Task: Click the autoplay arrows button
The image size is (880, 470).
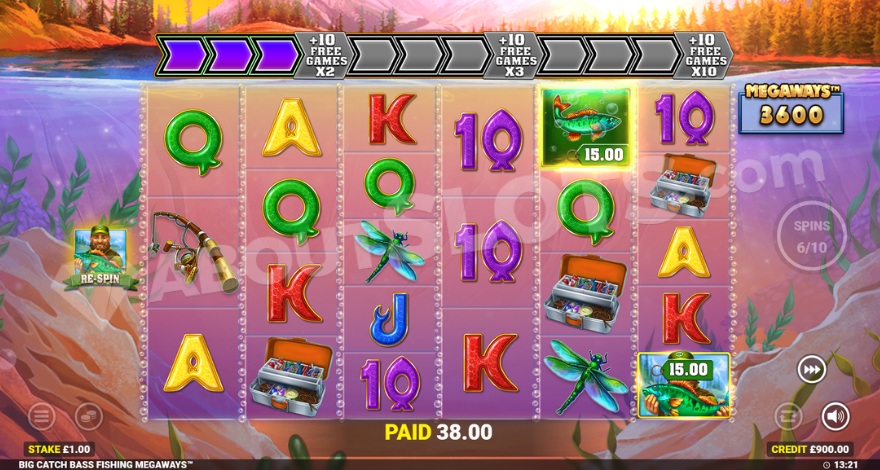Action: click(789, 416)
